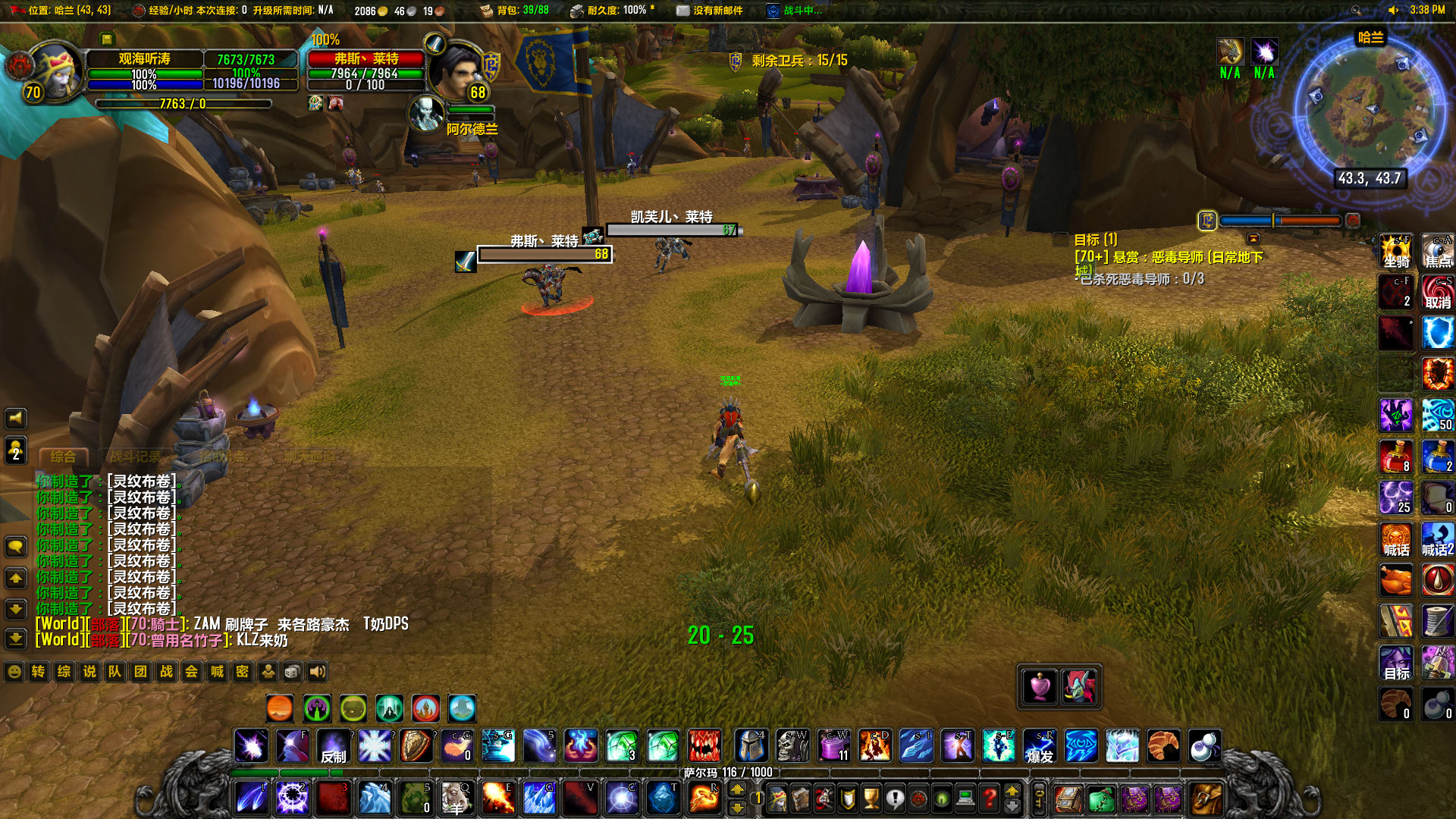
Task: Click the 焦点 focus macro icon
Action: 1438,251
